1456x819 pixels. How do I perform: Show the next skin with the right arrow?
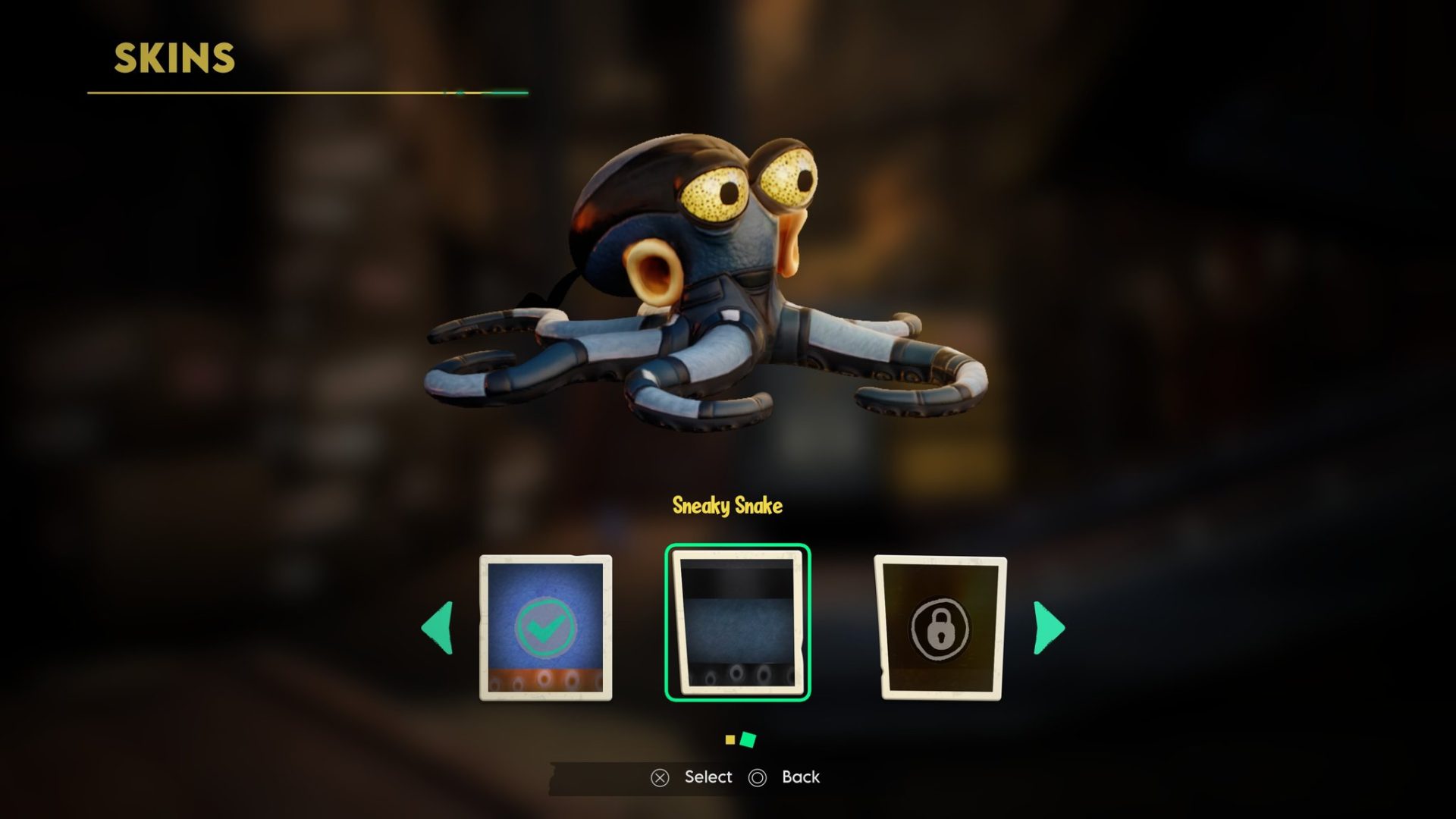point(1049,628)
